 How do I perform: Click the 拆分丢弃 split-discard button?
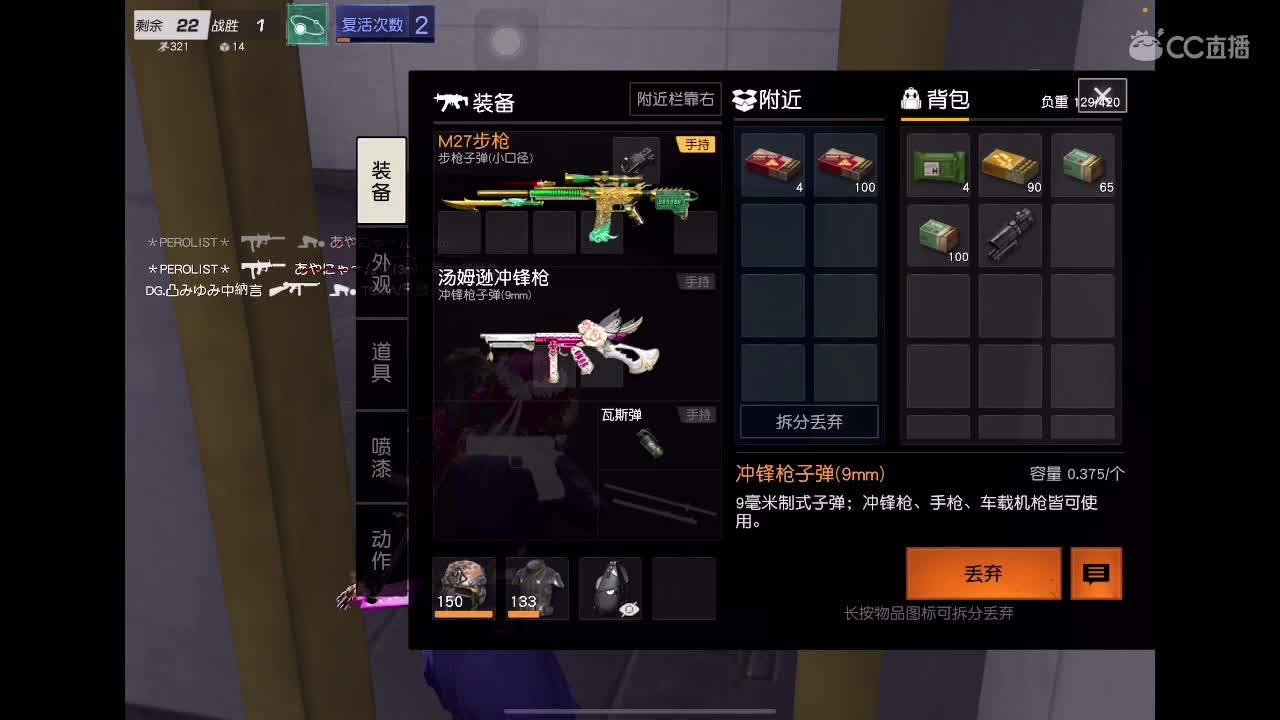tap(808, 422)
